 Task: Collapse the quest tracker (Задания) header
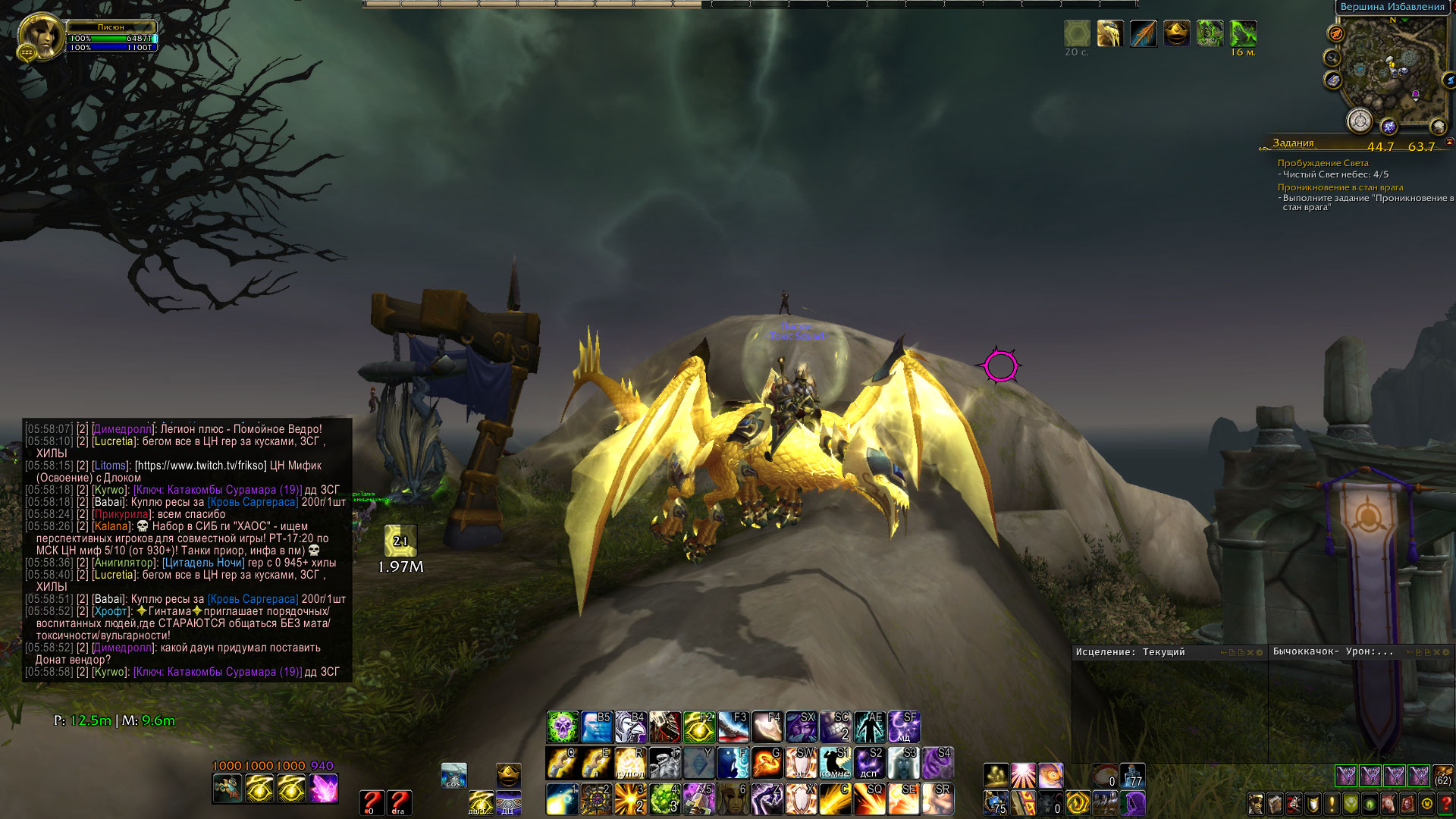click(x=1448, y=143)
